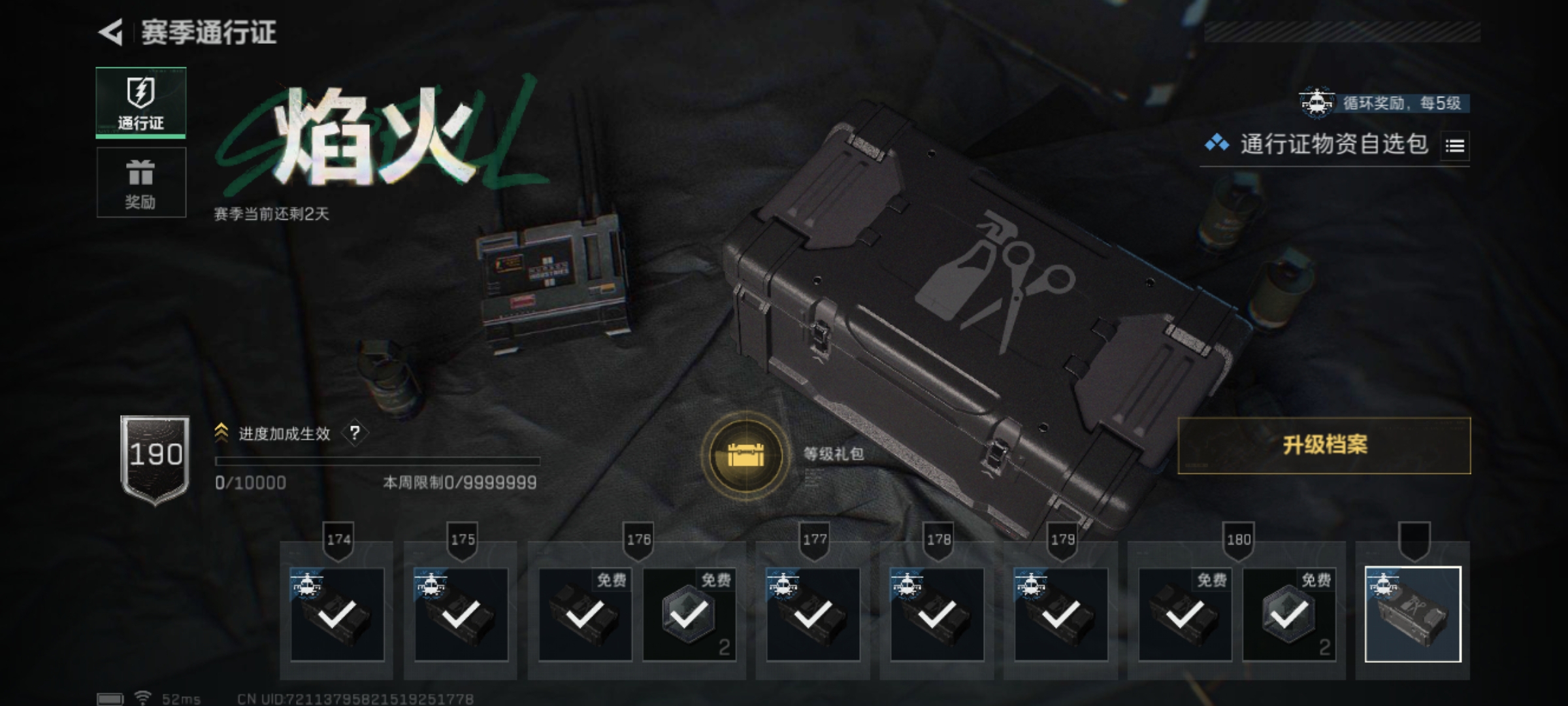Go back from the 赛季通行证 screen
1568x706 pixels.
coord(111,33)
